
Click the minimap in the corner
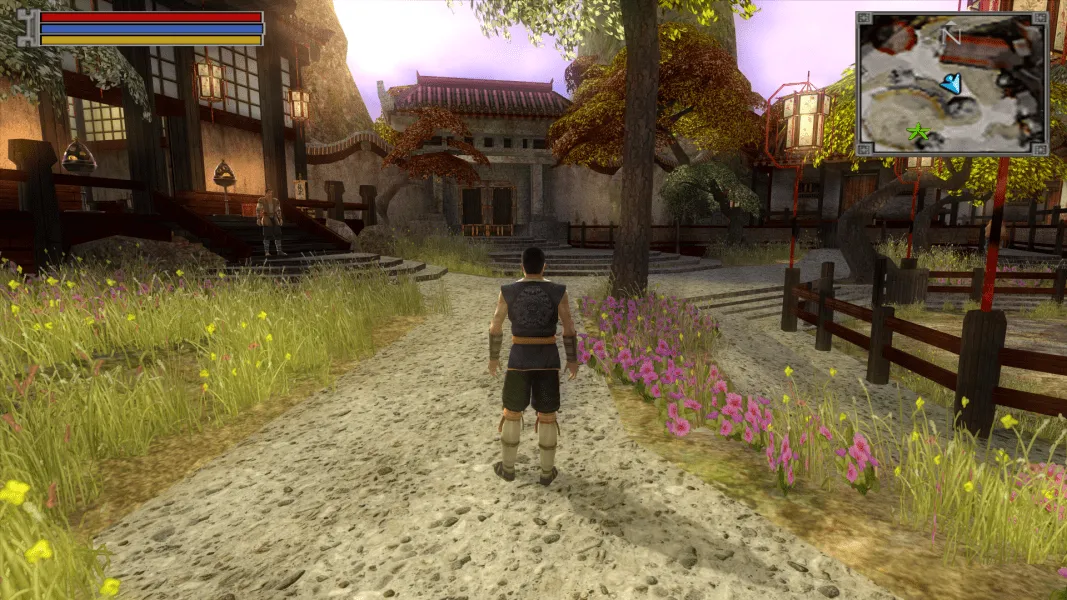951,84
